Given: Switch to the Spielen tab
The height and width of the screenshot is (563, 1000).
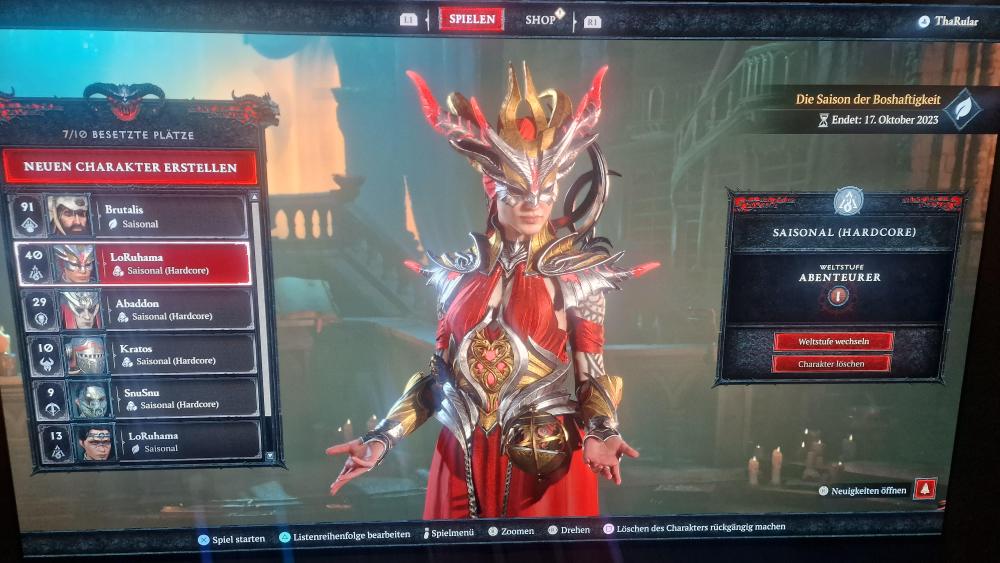Looking at the screenshot, I should point(471,20).
